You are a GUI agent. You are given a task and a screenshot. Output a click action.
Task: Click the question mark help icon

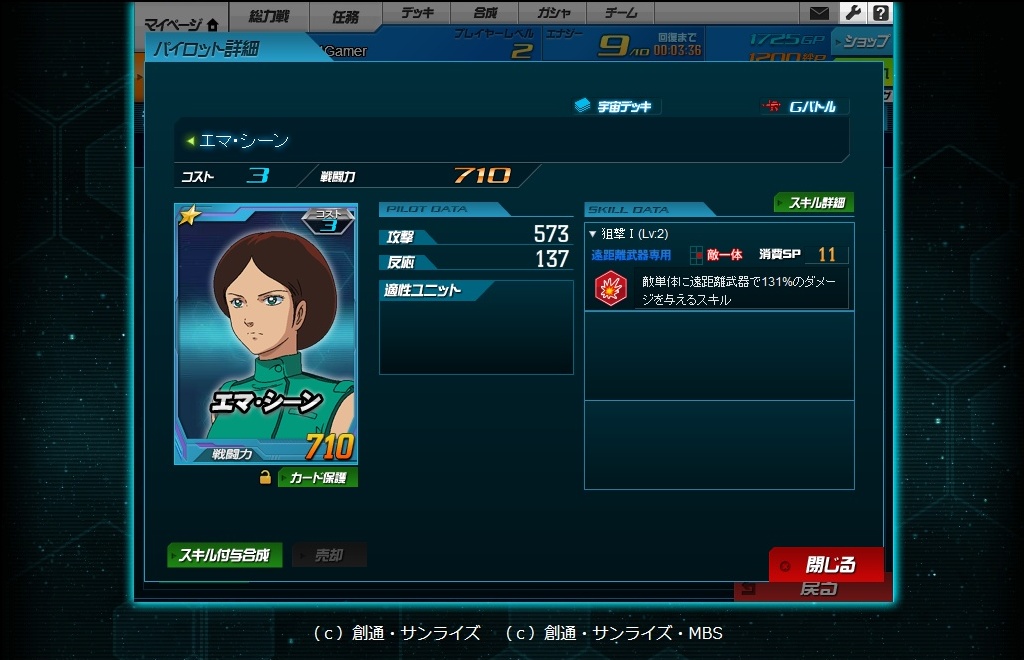point(880,13)
